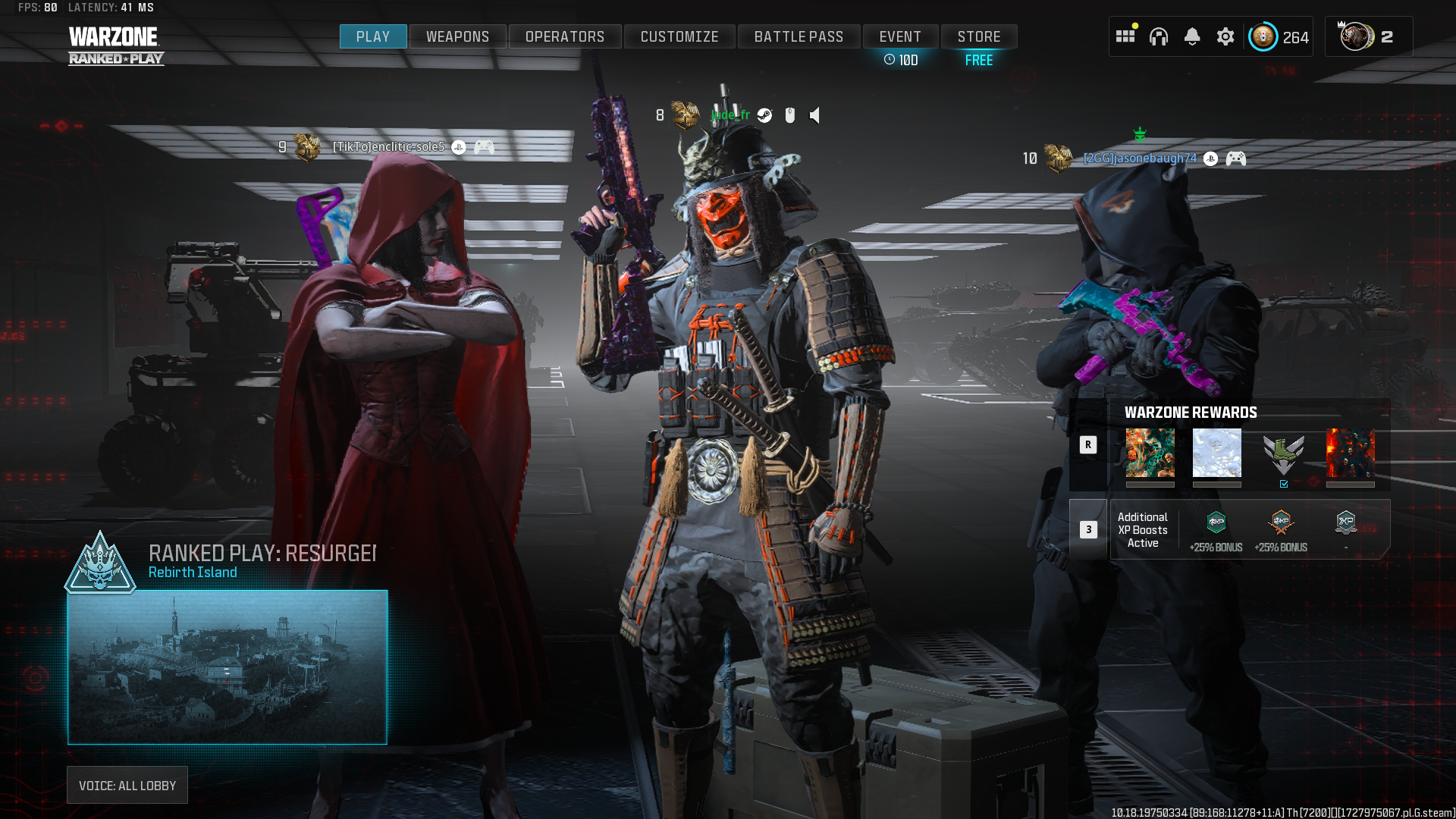The width and height of the screenshot is (1456, 819).
Task: Select the Ranked Play Rebirth Island map tile
Action: pyautogui.click(x=227, y=667)
